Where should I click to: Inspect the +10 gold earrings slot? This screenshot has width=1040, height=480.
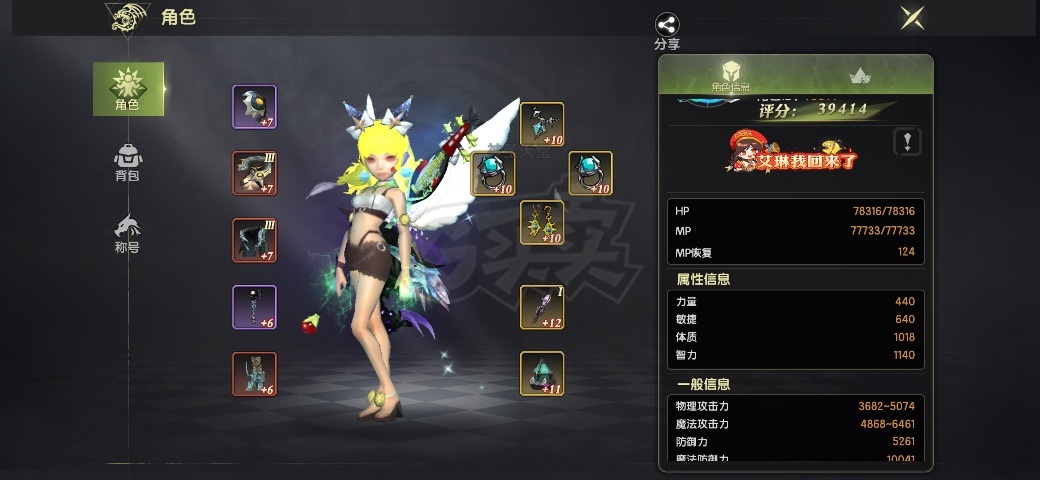(x=542, y=222)
